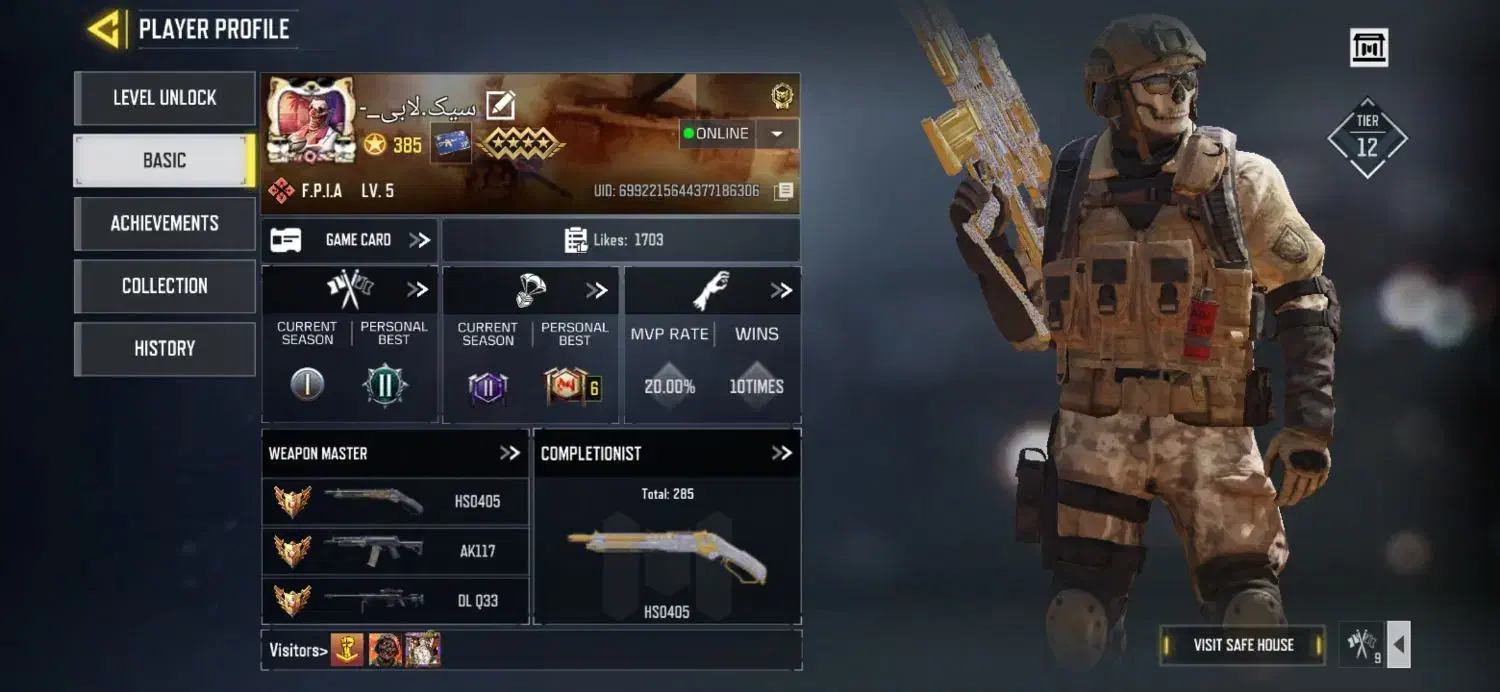Open the Collection tab
The width and height of the screenshot is (1500, 692).
pyautogui.click(x=164, y=286)
